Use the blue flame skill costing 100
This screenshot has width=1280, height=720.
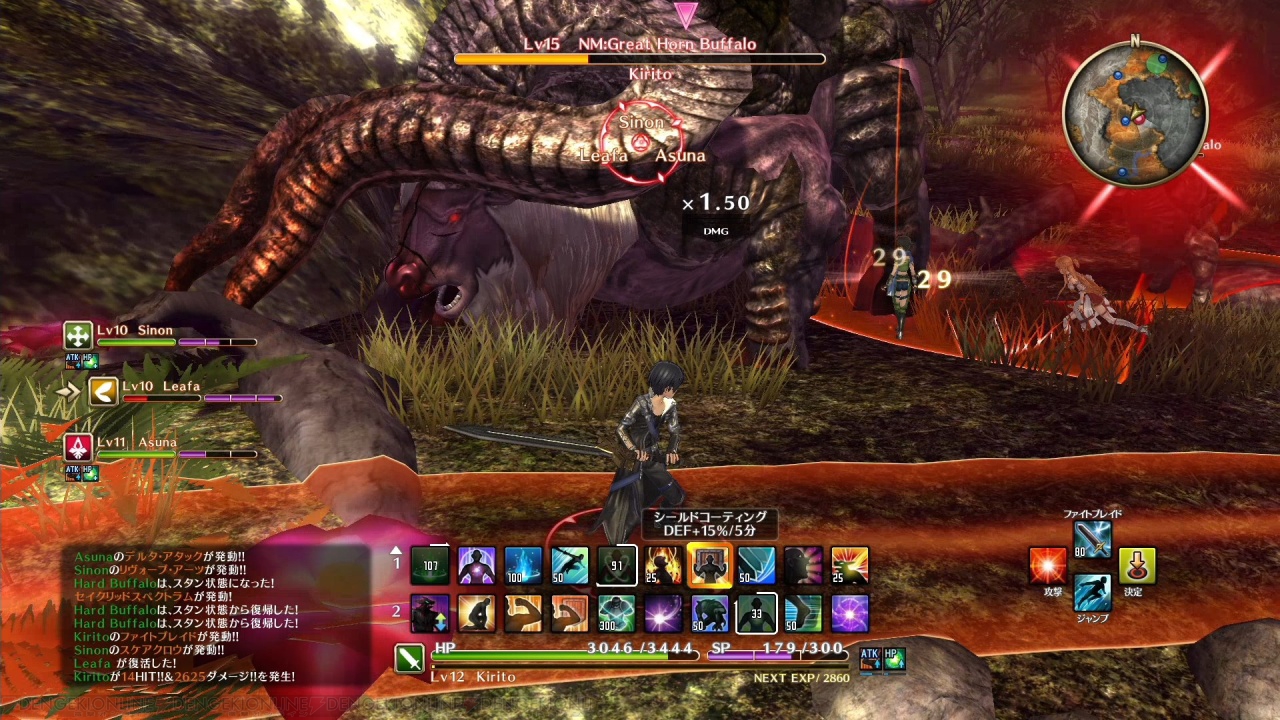point(523,565)
